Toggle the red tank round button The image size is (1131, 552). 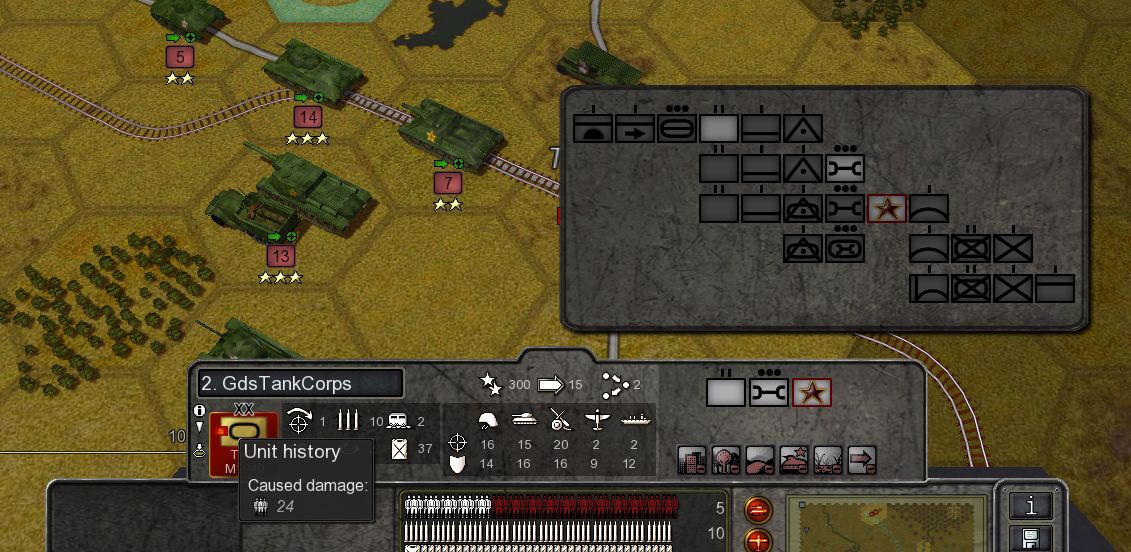click(x=759, y=510)
